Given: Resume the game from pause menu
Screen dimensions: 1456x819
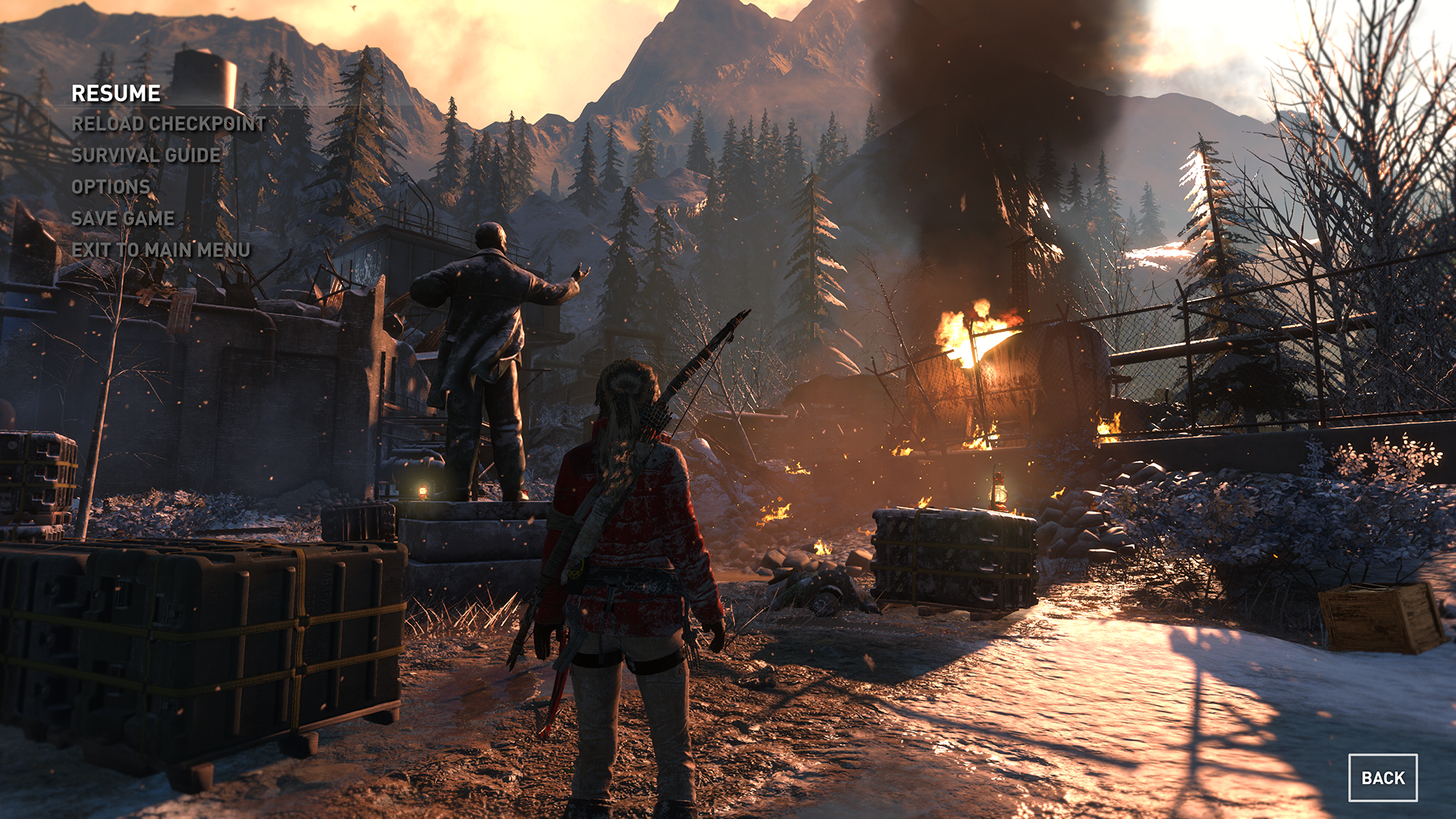Looking at the screenshot, I should (x=116, y=93).
